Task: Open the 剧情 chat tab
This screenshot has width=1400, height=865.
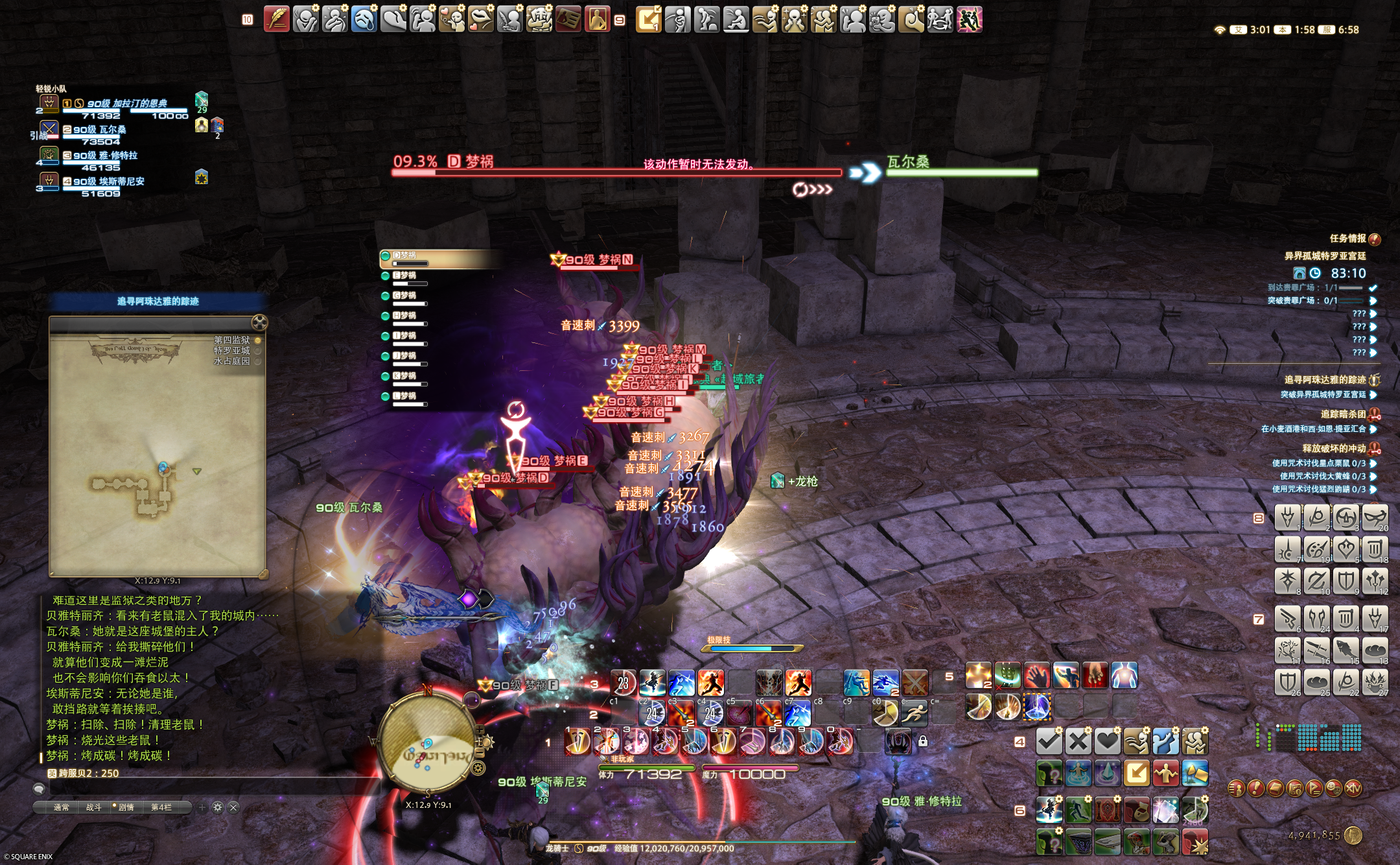Action: pyautogui.click(x=125, y=807)
